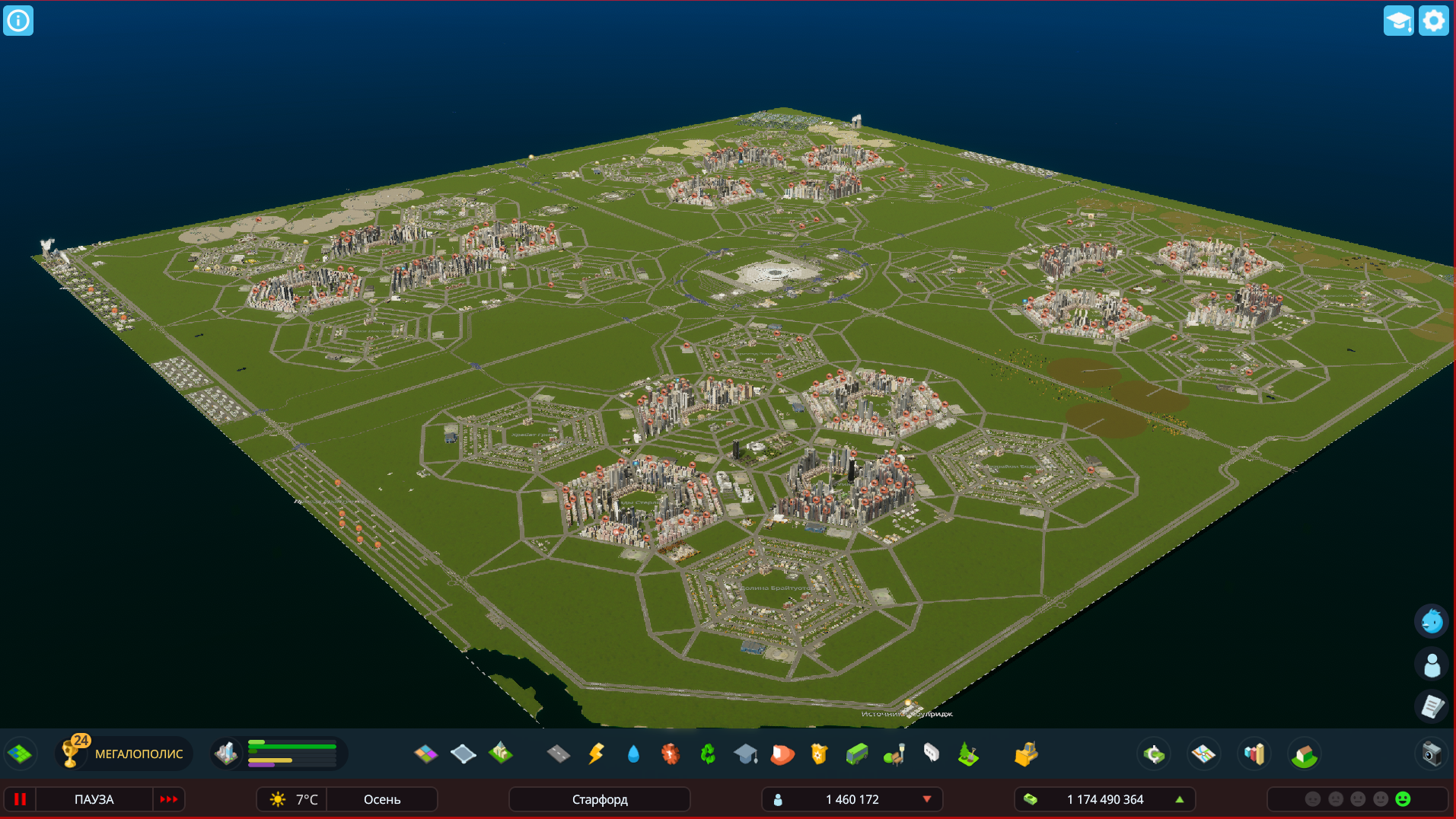Open the education graduation cap menu
This screenshot has height=819, width=1456.
pos(745,754)
